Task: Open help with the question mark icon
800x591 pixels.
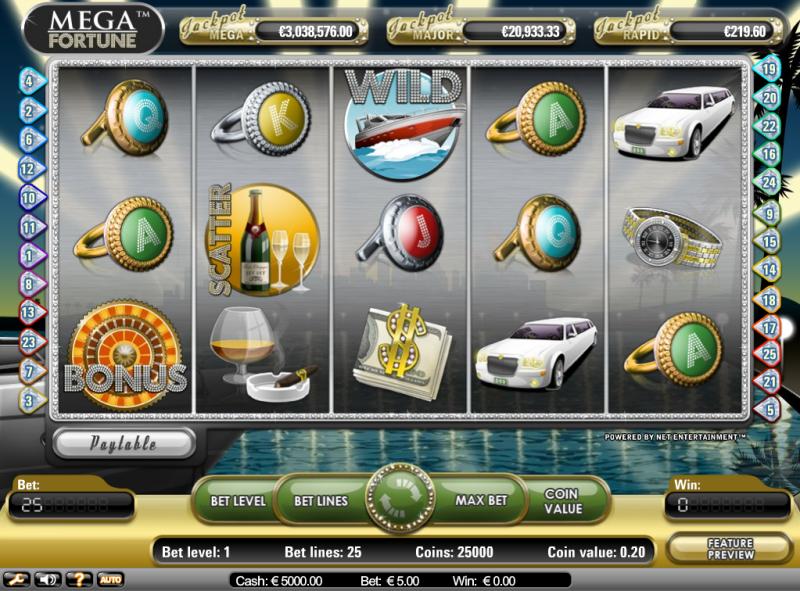Action: click(78, 579)
